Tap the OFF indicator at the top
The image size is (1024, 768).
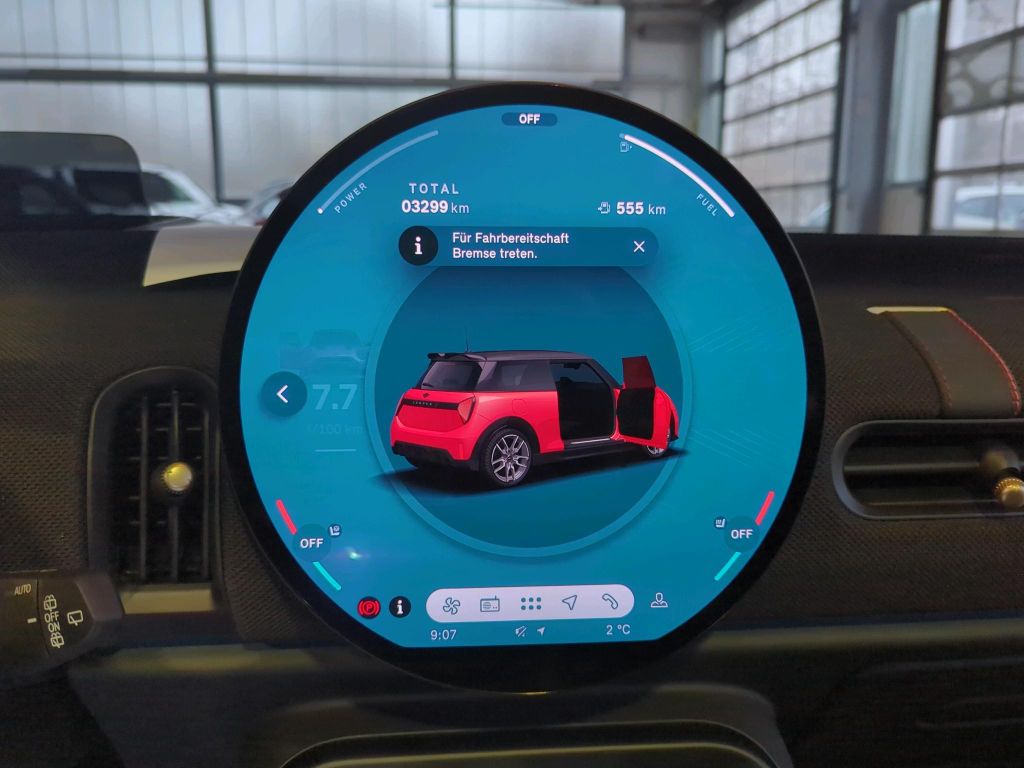[529, 119]
